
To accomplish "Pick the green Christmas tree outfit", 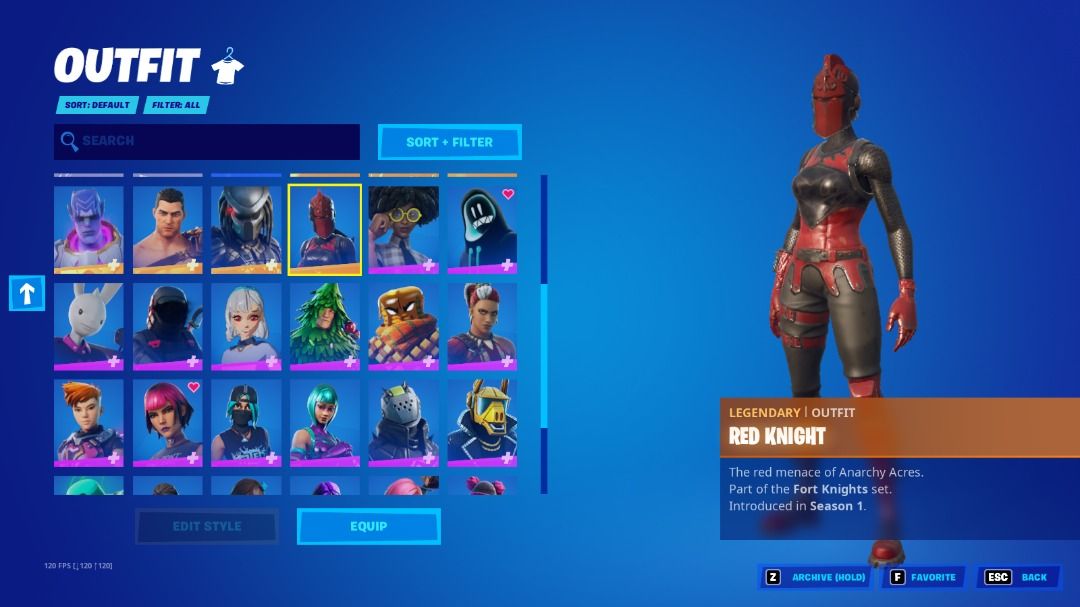I will (325, 325).
